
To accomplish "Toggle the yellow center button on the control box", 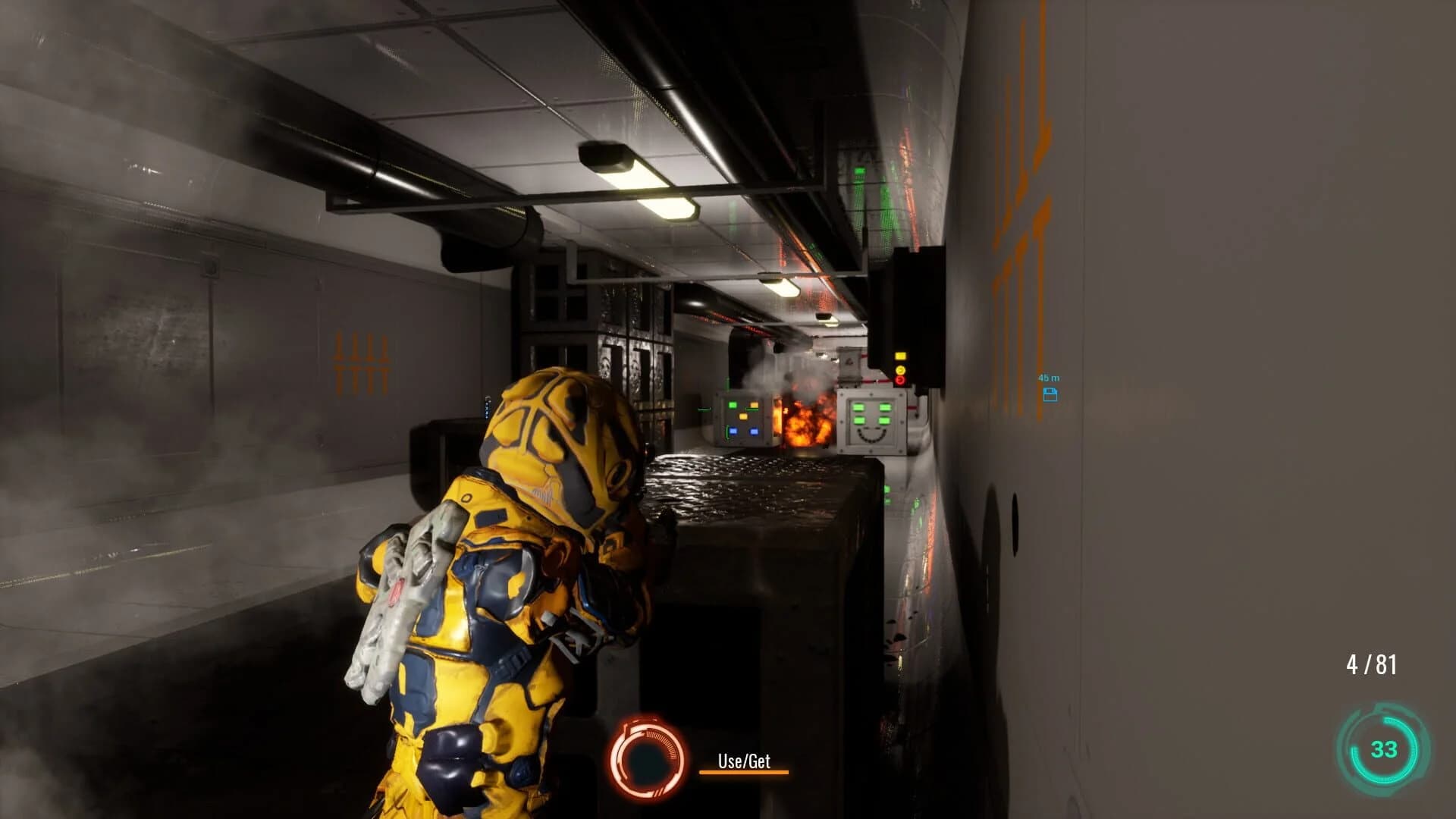I will point(743,416).
